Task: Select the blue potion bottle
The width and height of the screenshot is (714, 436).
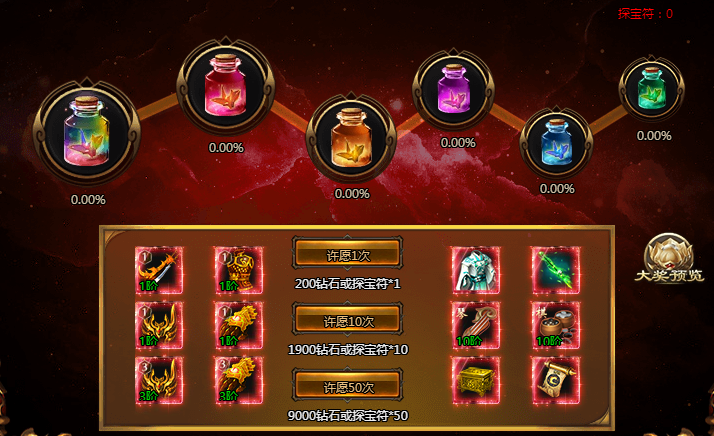Action: pos(557,143)
